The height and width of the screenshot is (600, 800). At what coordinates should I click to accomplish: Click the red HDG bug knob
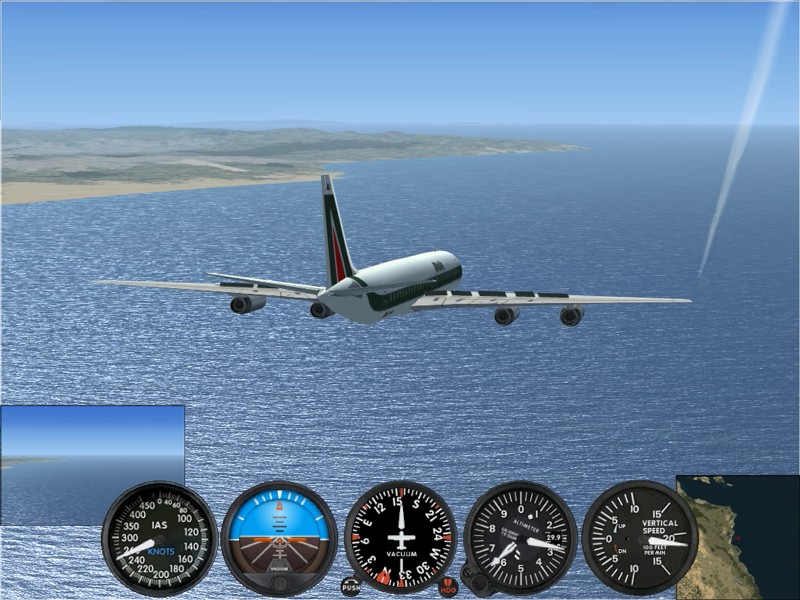449,586
